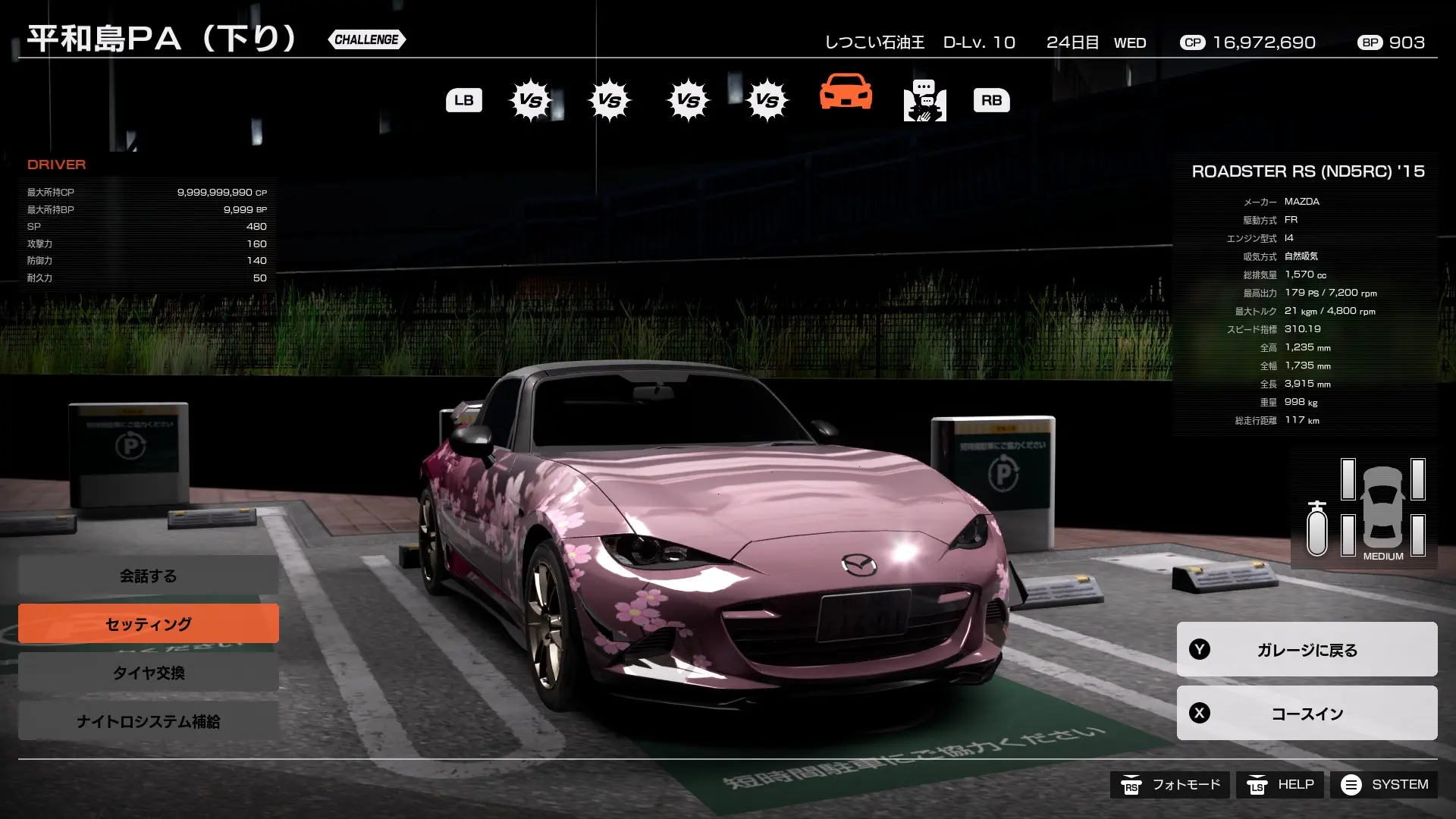Select 会話する from the left menu
The height and width of the screenshot is (819, 1456).
(x=148, y=575)
